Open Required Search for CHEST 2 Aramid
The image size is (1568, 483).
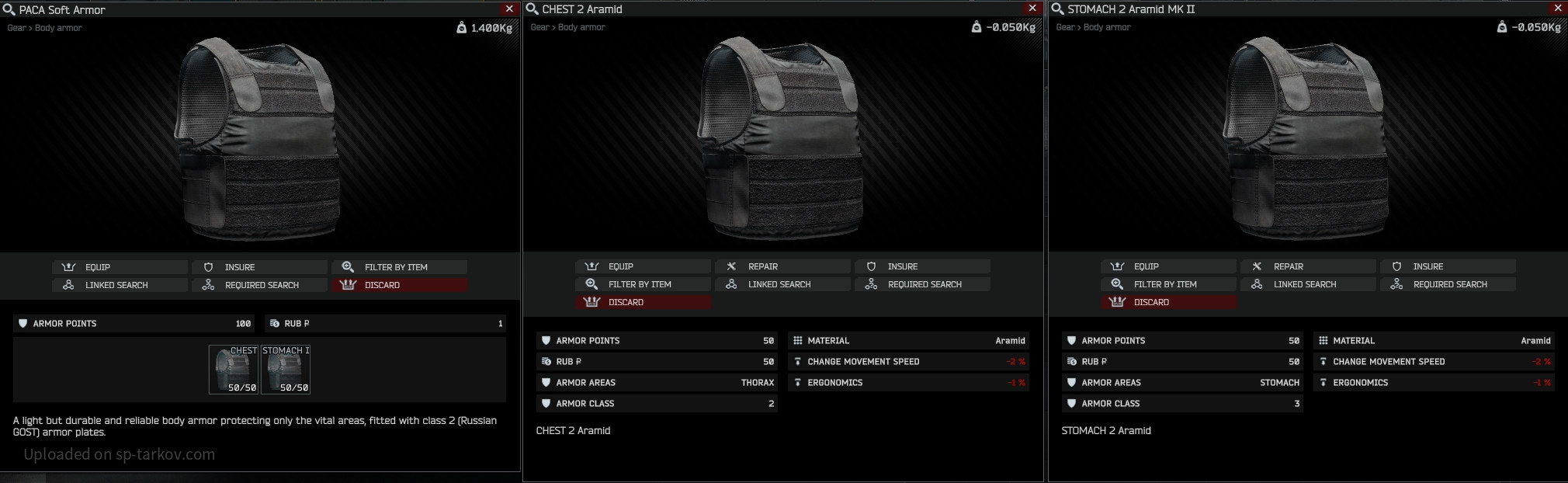922,284
